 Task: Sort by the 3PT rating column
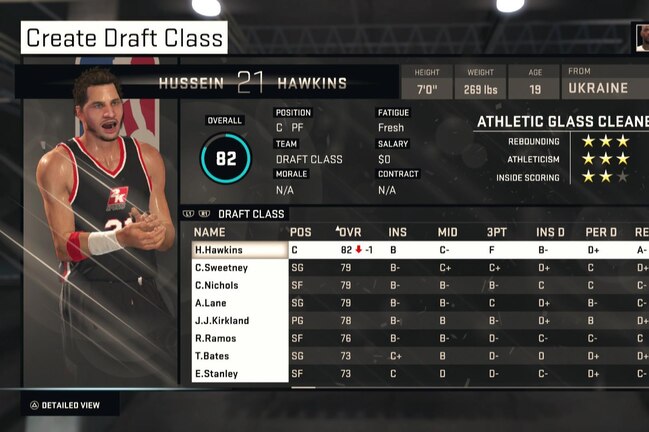click(x=496, y=231)
